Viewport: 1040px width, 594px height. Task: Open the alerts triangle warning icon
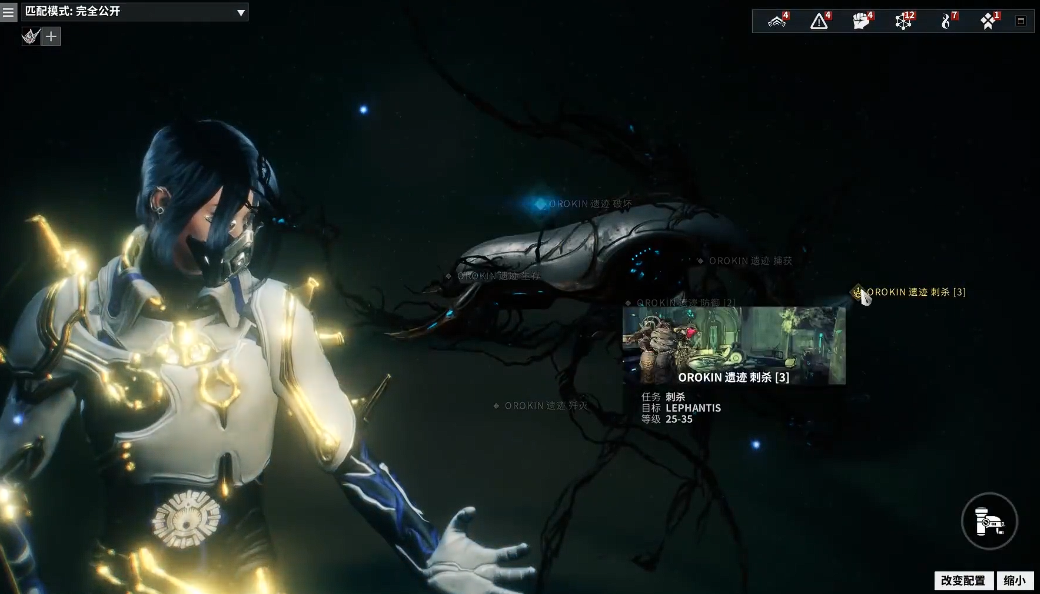tap(820, 21)
